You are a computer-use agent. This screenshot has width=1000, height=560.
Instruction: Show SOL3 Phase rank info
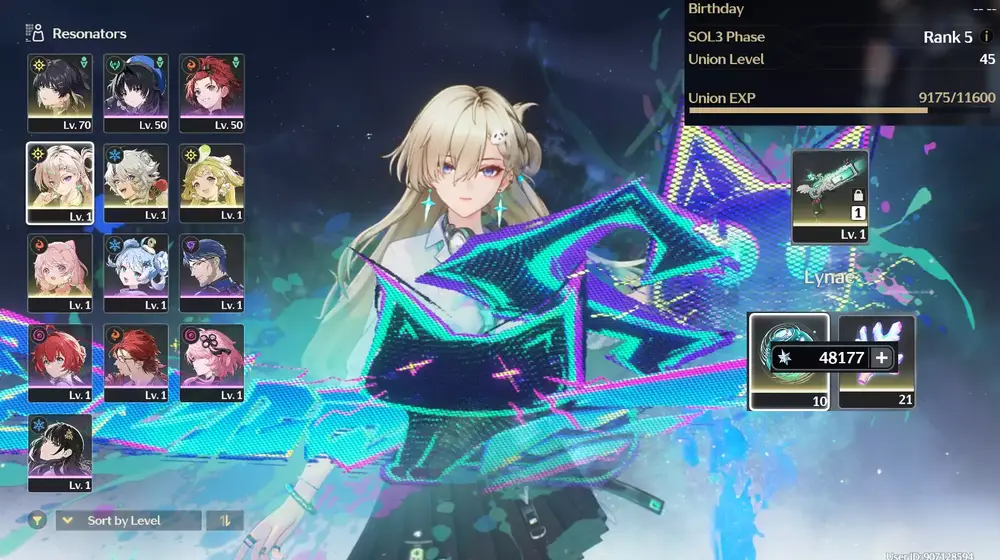(x=987, y=37)
